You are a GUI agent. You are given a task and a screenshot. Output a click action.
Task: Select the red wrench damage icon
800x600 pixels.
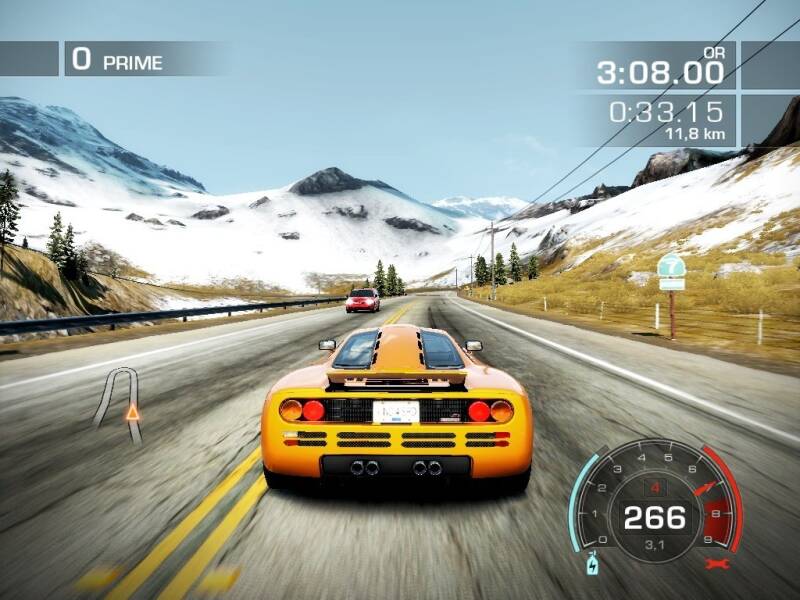click(x=715, y=564)
